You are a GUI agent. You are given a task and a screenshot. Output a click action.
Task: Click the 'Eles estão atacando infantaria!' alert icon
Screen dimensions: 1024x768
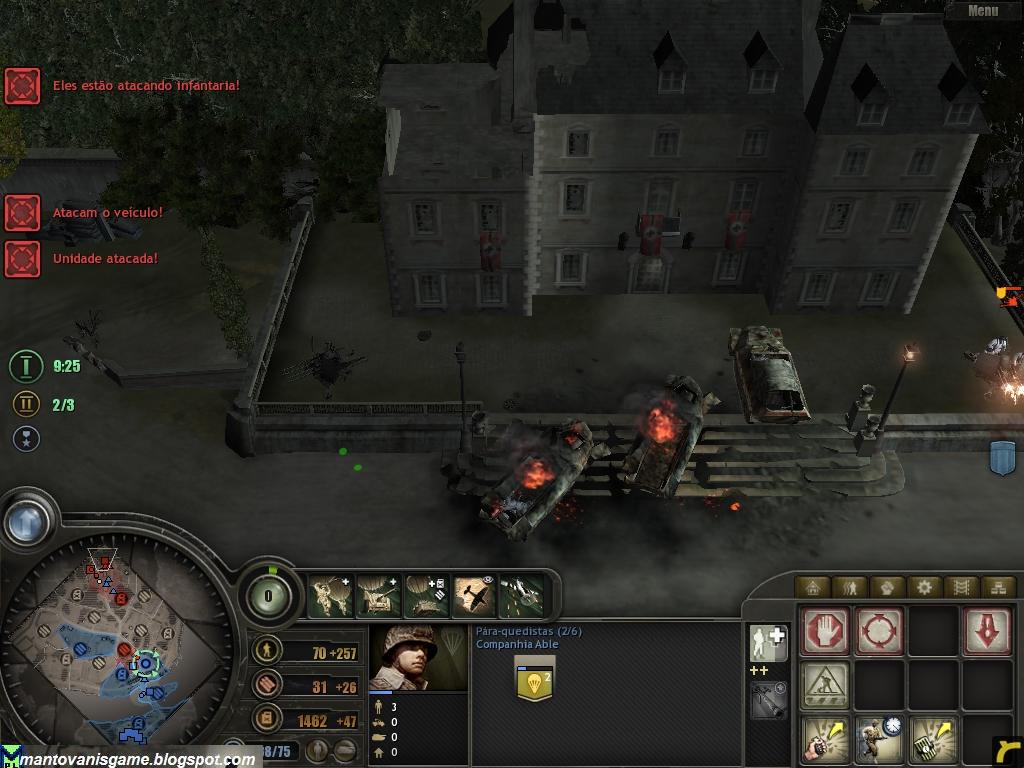[x=22, y=86]
